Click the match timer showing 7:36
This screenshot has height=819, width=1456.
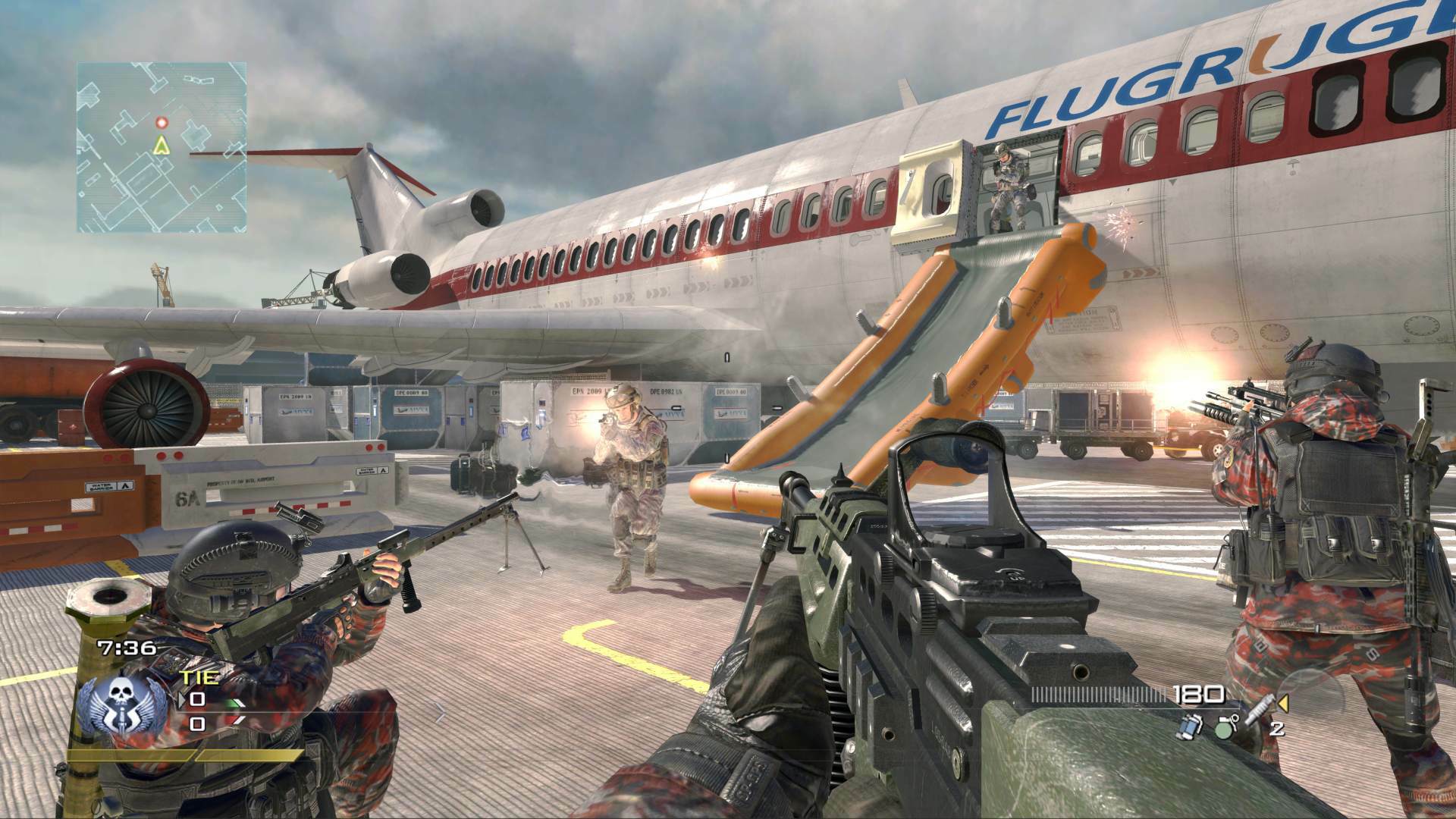pos(125,648)
